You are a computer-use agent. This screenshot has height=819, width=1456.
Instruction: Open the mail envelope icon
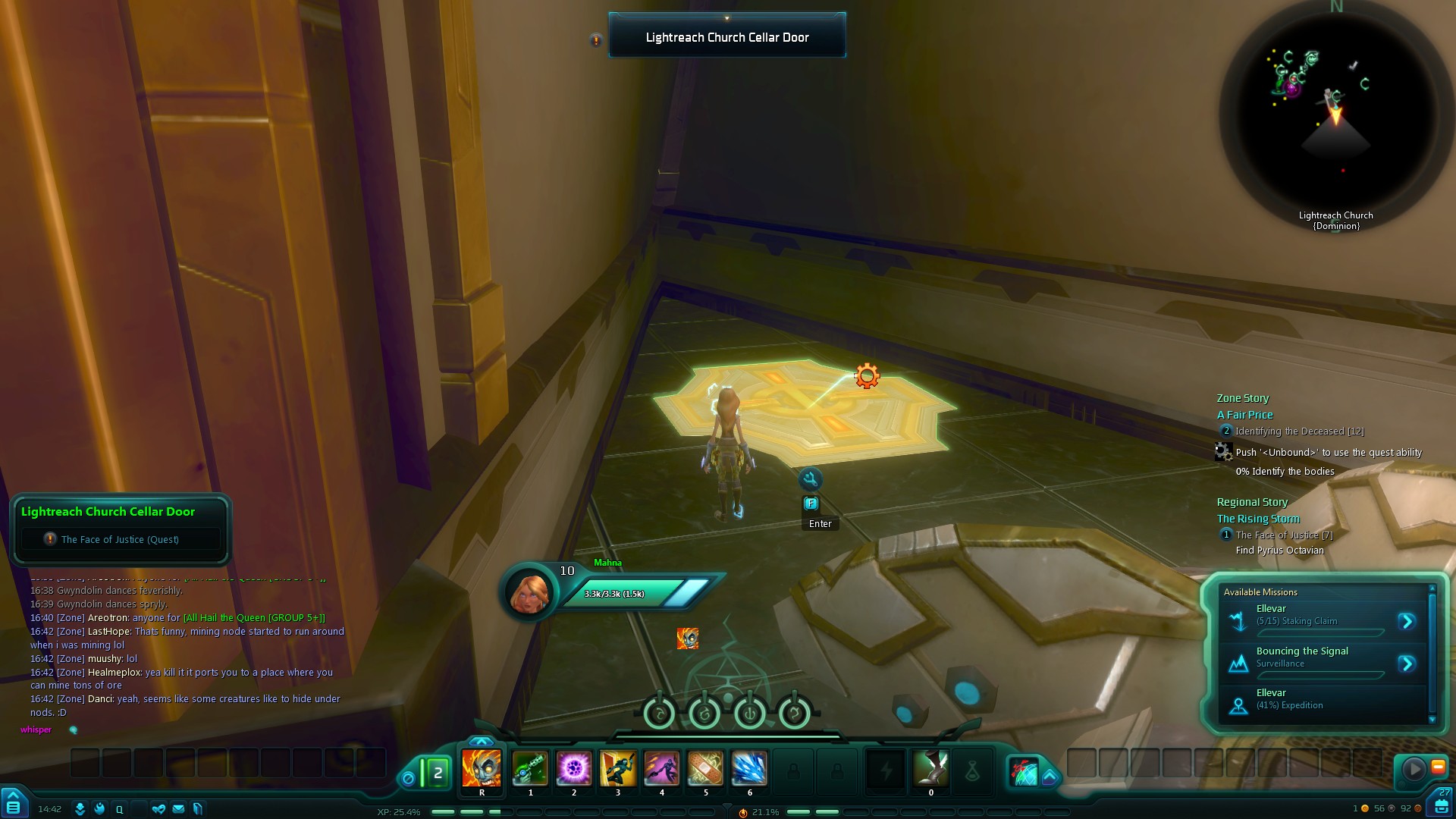point(178,809)
